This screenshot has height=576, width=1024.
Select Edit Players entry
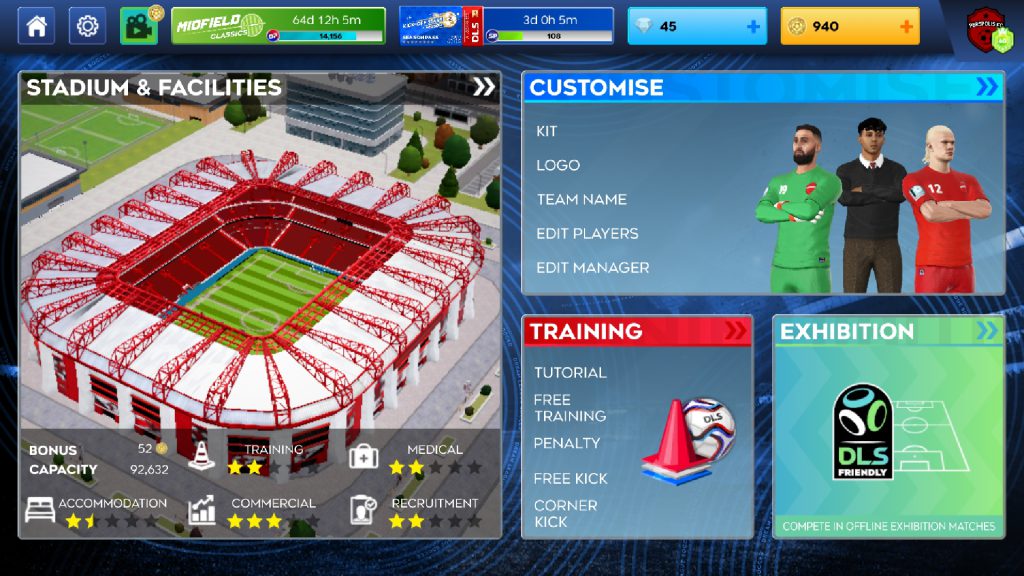(x=587, y=233)
